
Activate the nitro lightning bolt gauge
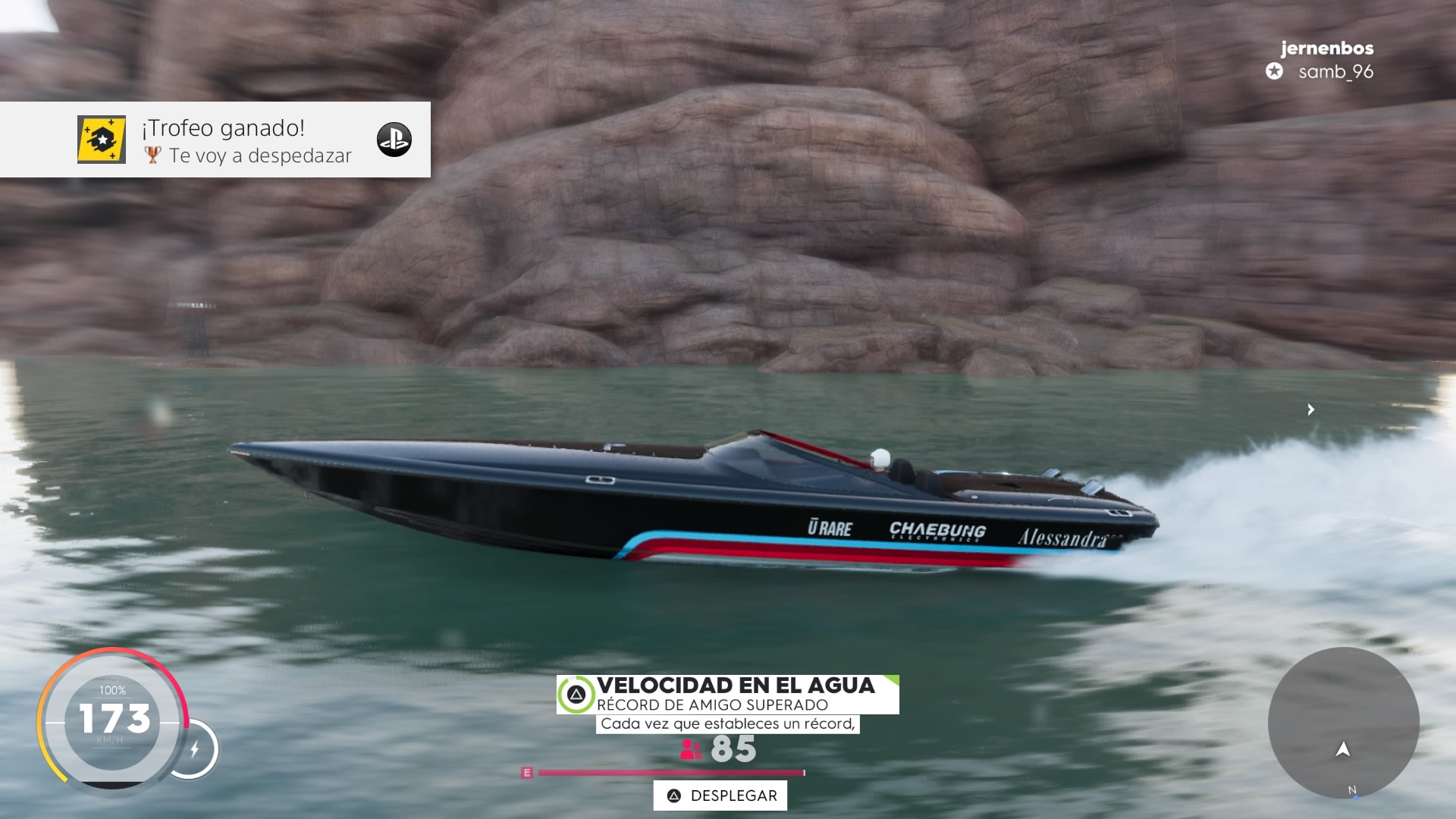[194, 749]
